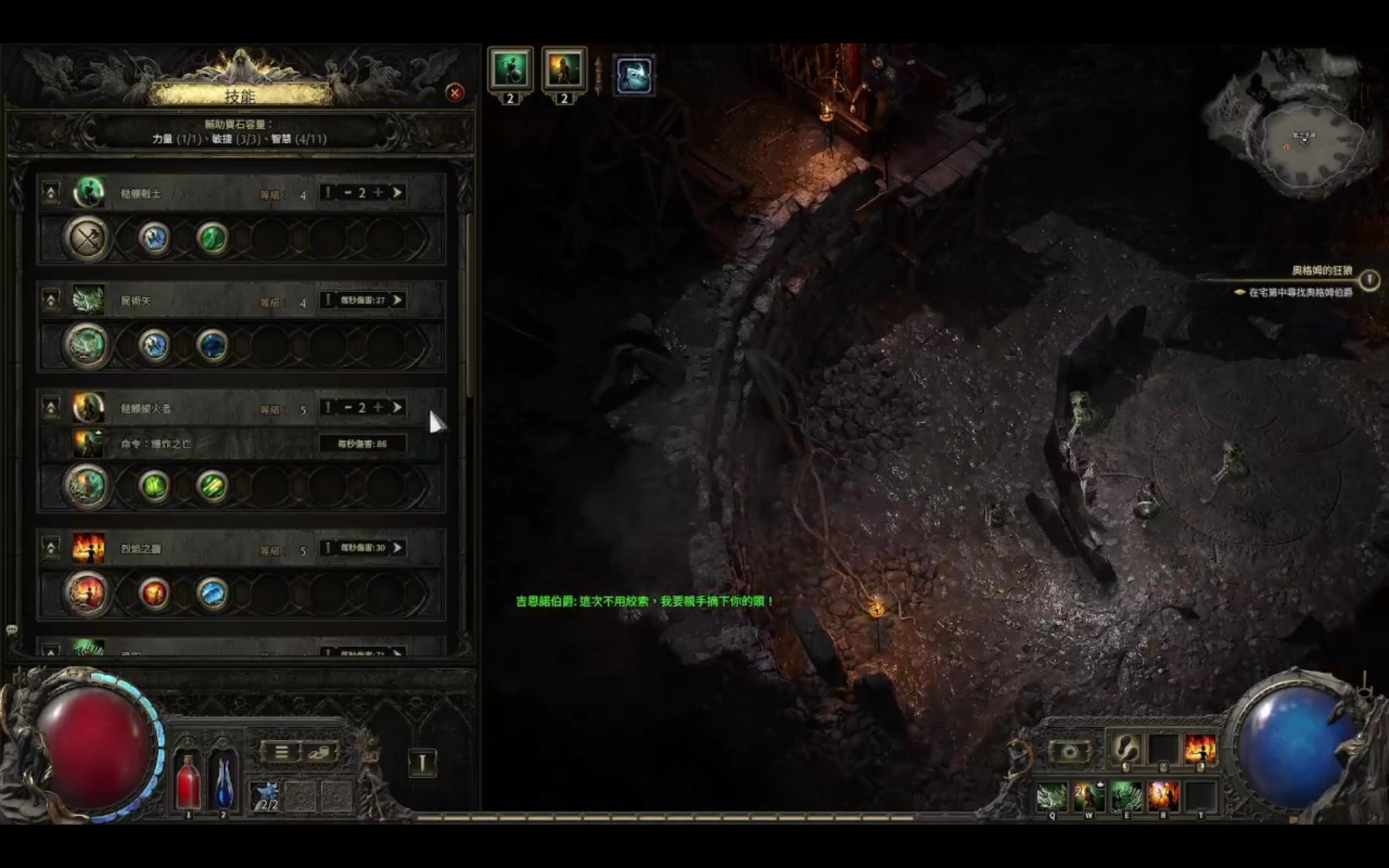The height and width of the screenshot is (868, 1389).
Task: Open the 屍術矢 damage-per-second details arrow
Action: (397, 300)
